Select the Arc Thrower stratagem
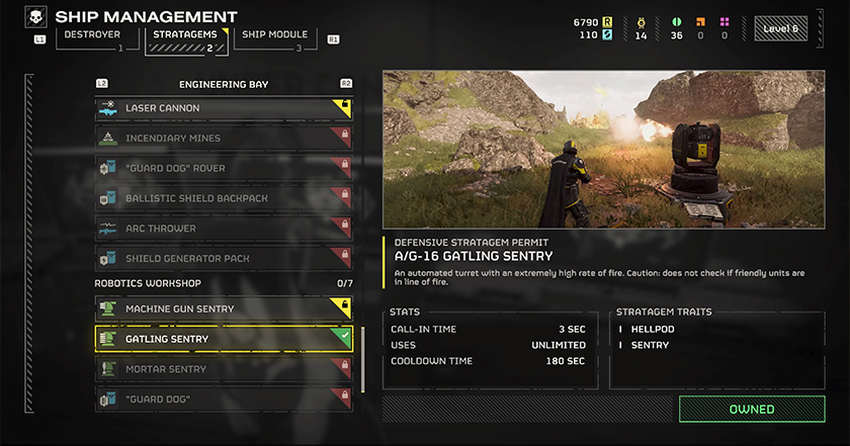850x446 pixels. [x=223, y=228]
